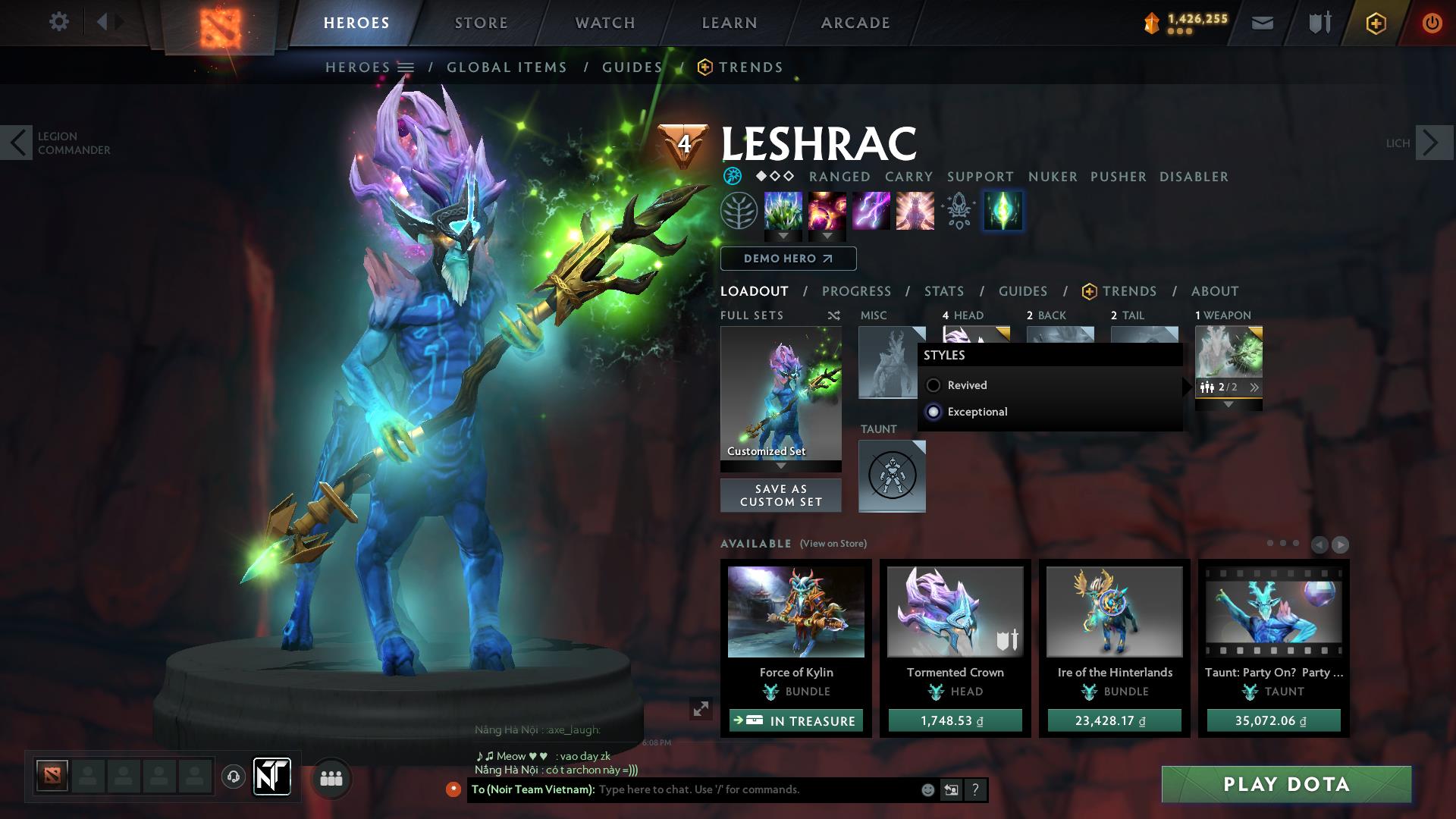Toggle voice chat microphone icon near party slots

pos(233,777)
